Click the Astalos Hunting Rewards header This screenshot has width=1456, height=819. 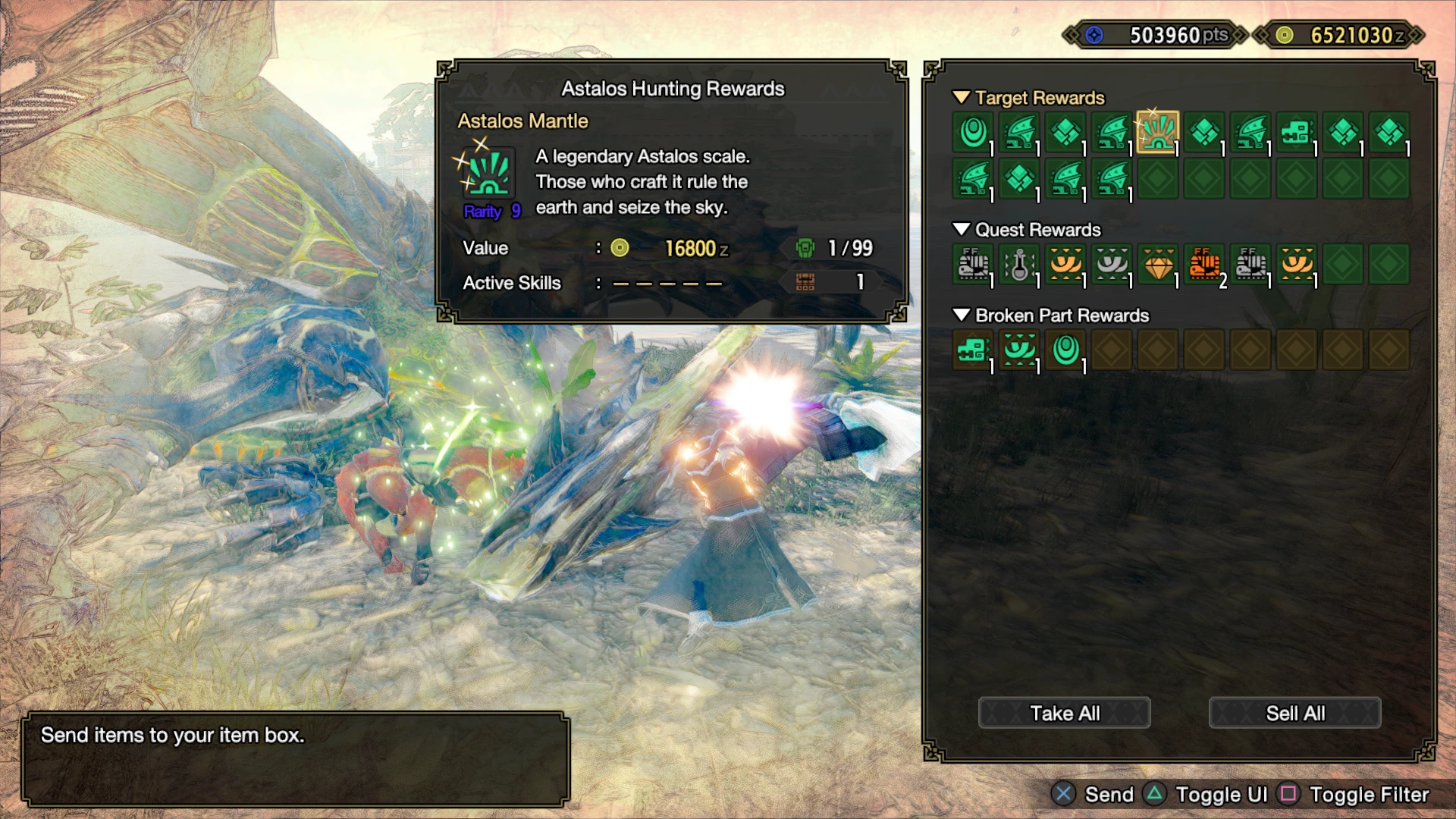(673, 89)
